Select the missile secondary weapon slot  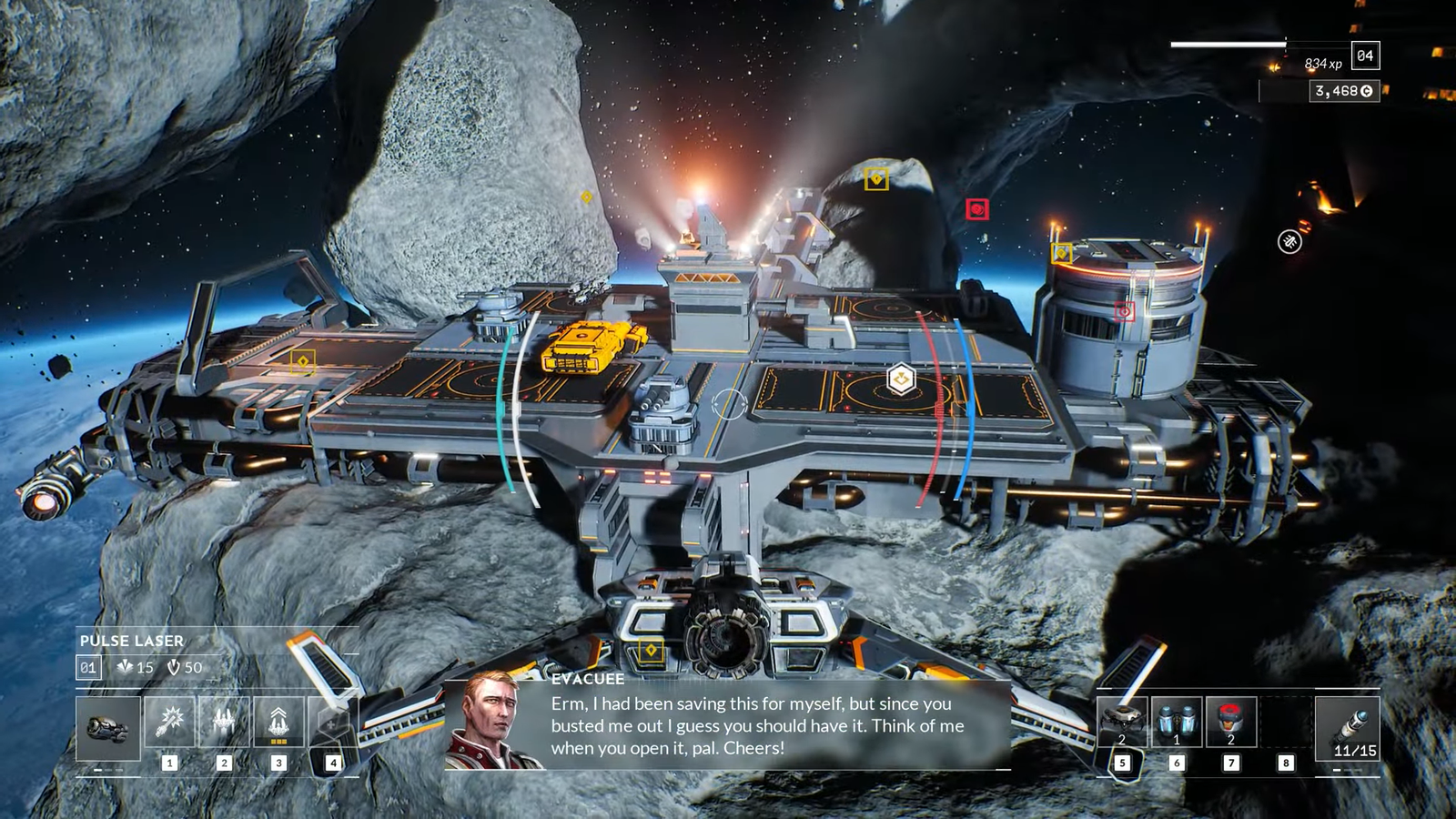tap(1348, 728)
